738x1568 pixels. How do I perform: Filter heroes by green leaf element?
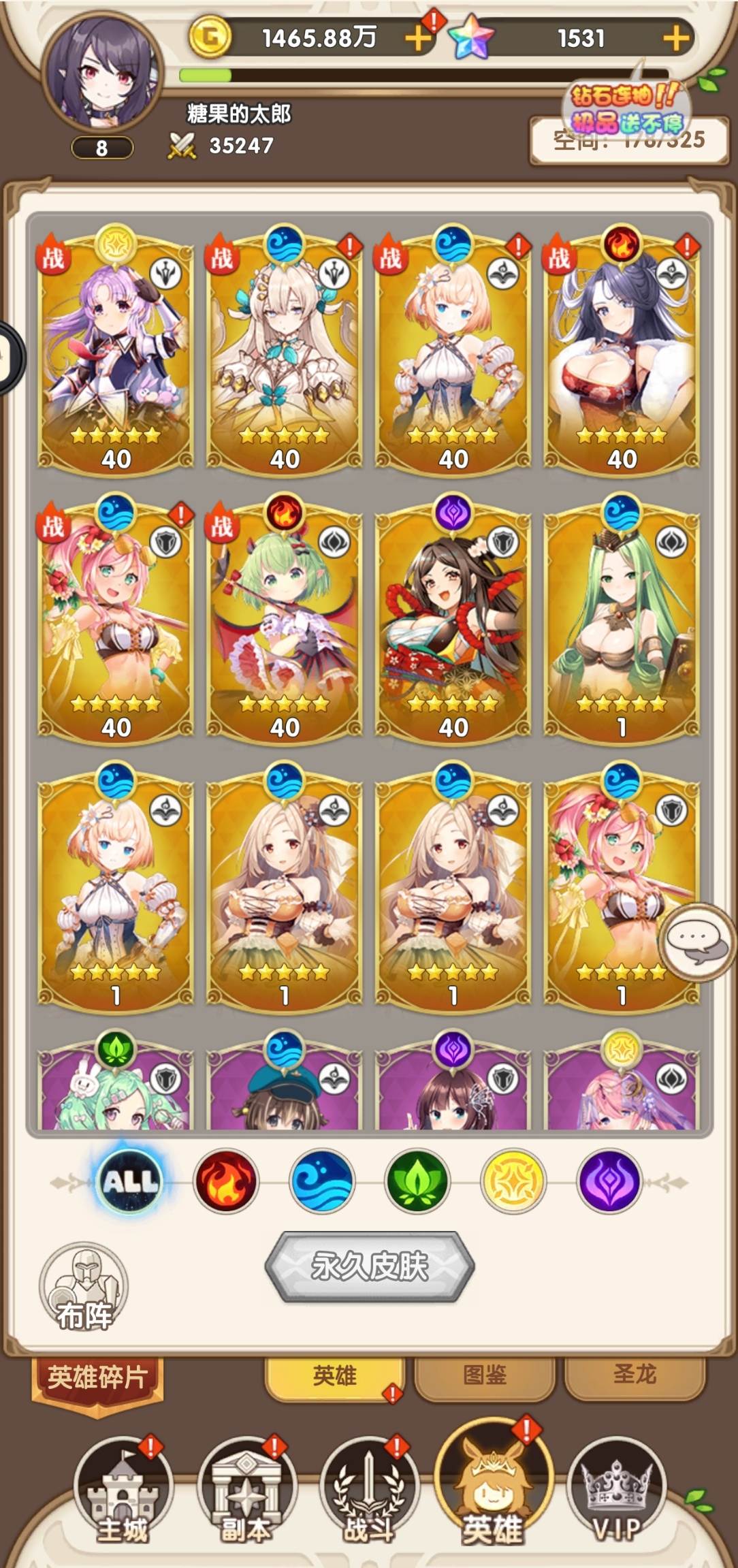pos(417,1181)
